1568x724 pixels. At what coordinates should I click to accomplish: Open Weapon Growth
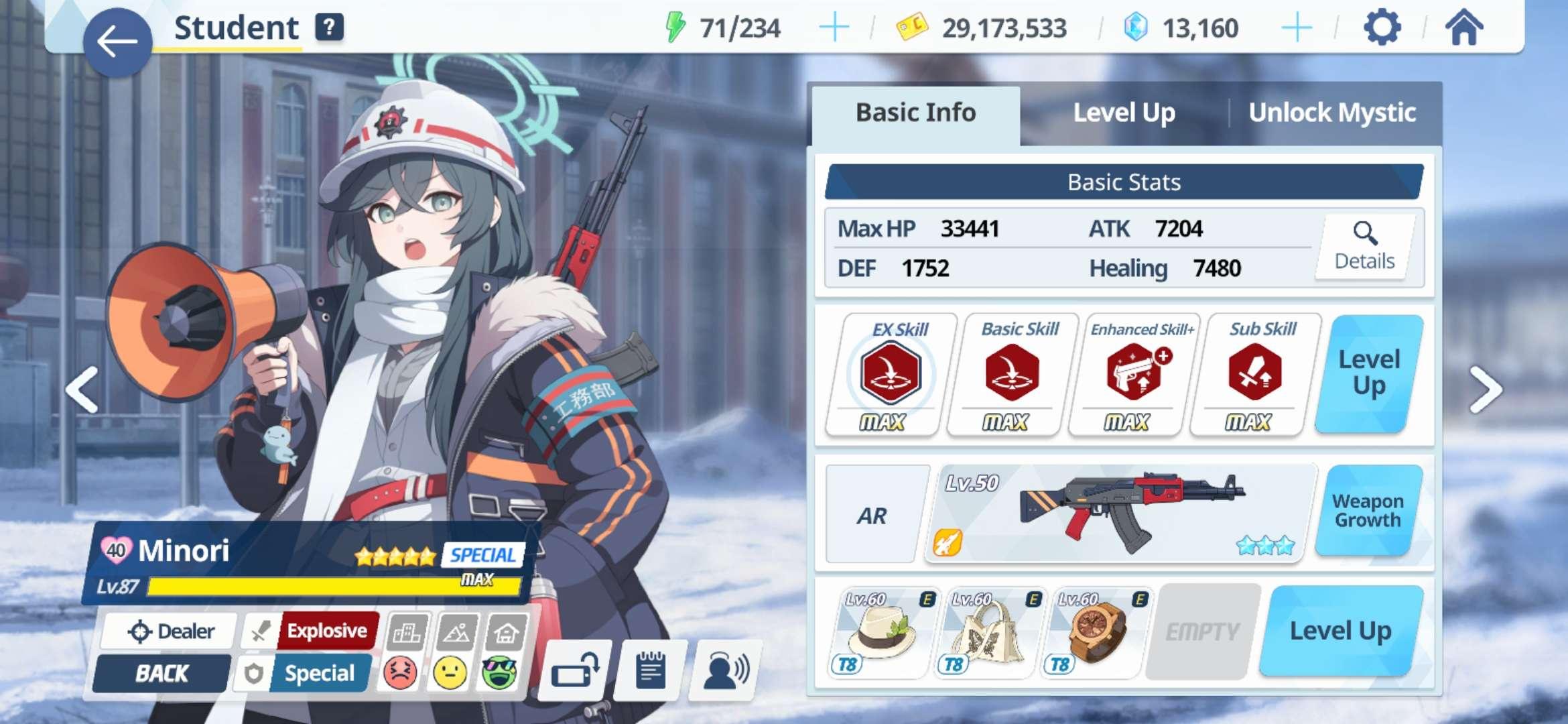[x=1368, y=511]
